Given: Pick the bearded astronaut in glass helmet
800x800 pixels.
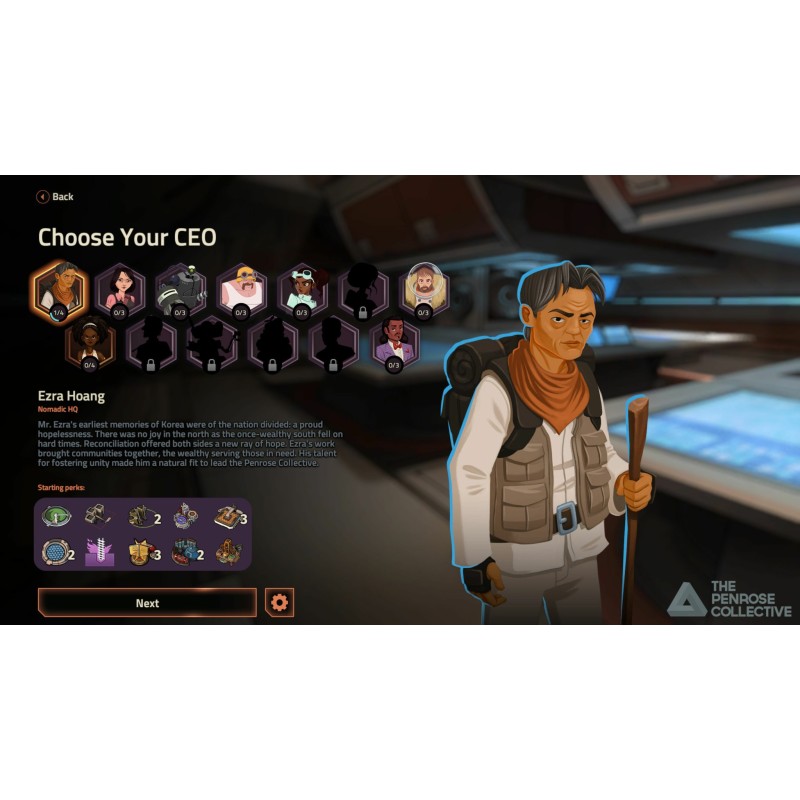Looking at the screenshot, I should click(424, 288).
